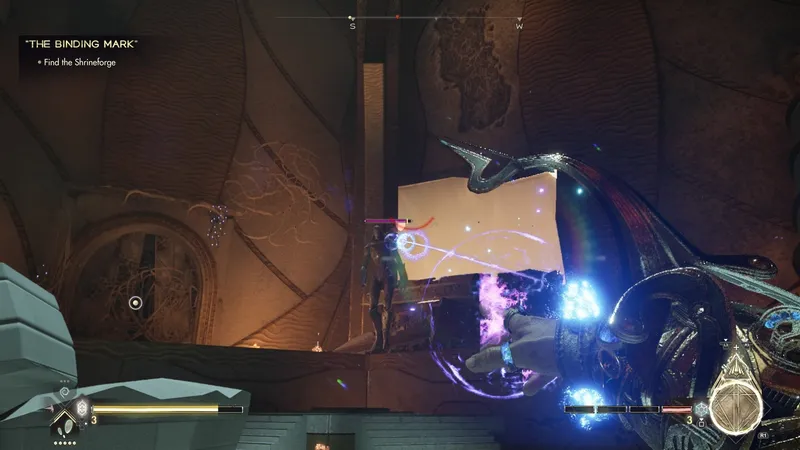Select the essence potion icon beside the red bar
This screenshot has width=800, height=450.
[701, 410]
